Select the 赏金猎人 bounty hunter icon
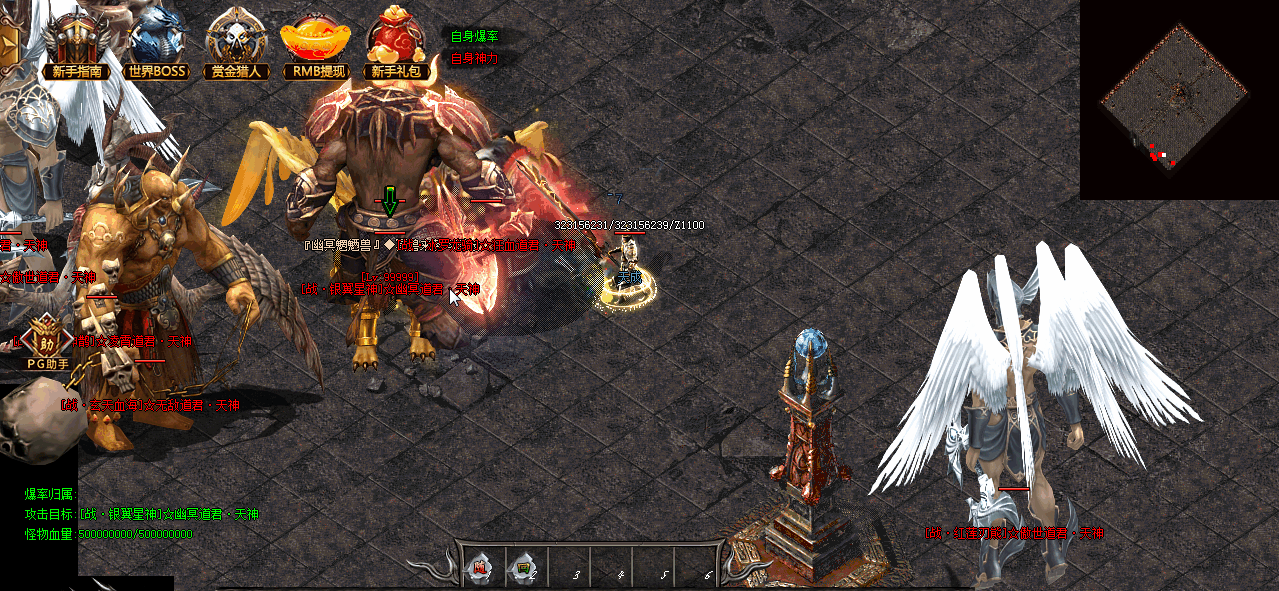The height and width of the screenshot is (591, 1279). [x=236, y=44]
